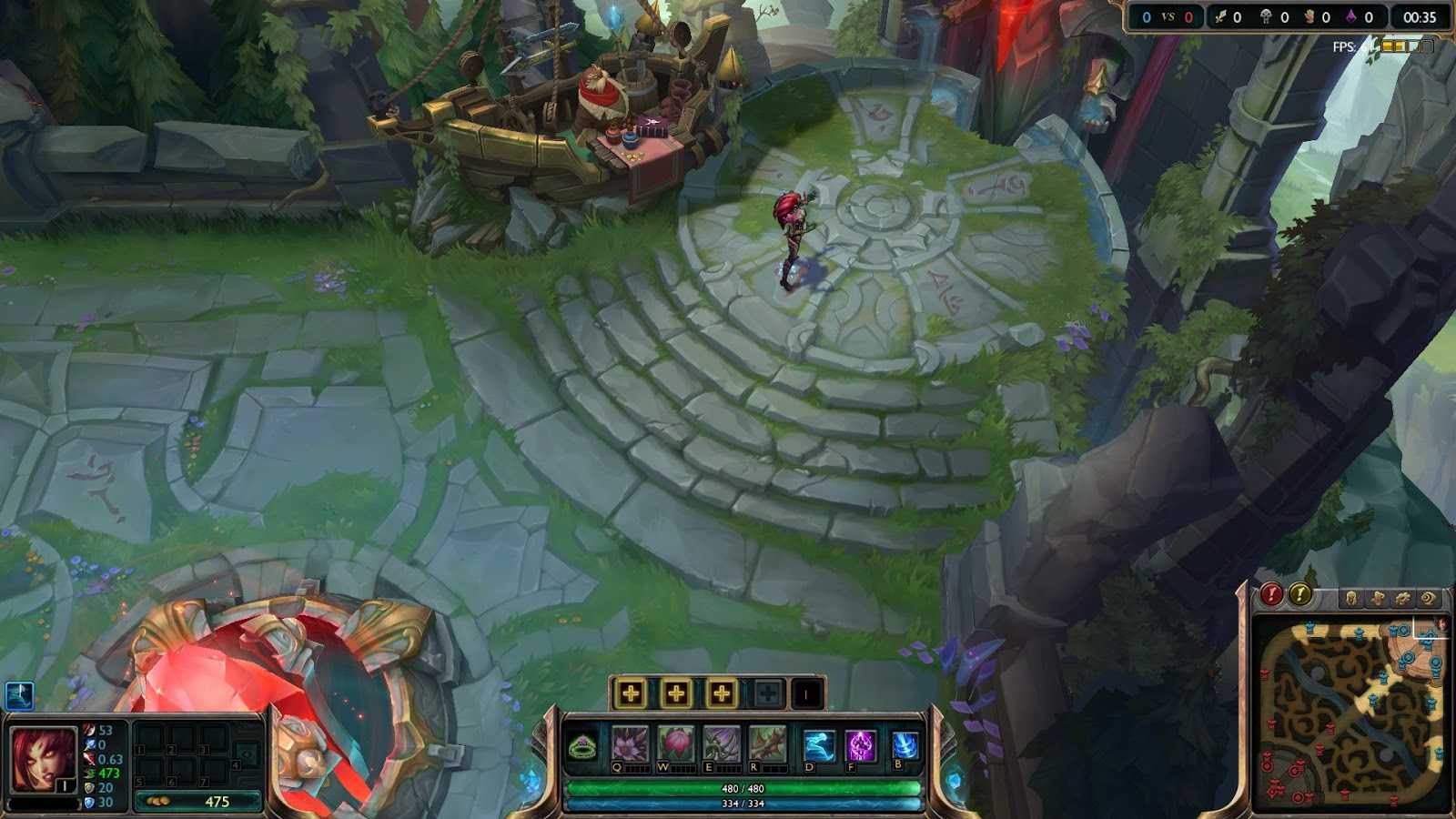Level up W with its plus button
The image size is (1456, 819).
tap(675, 693)
